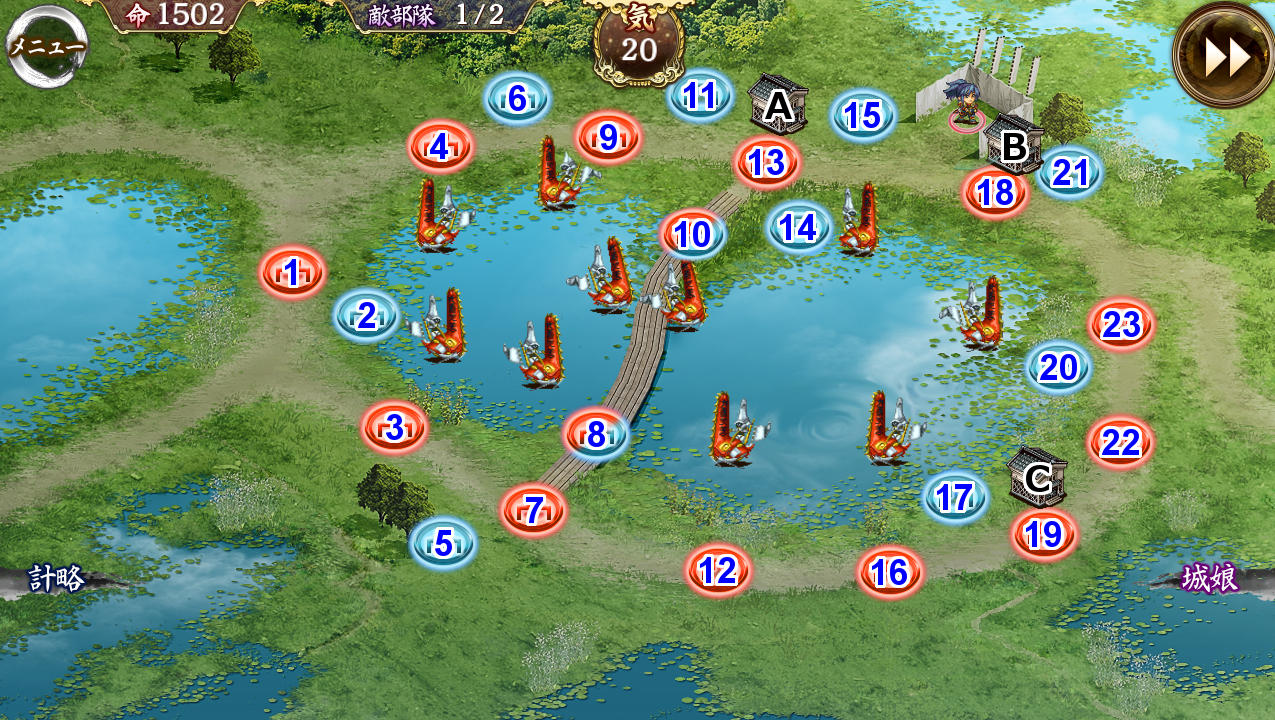1275x720 pixels.
Task: Open the メニュー menu button
Action: [47, 46]
